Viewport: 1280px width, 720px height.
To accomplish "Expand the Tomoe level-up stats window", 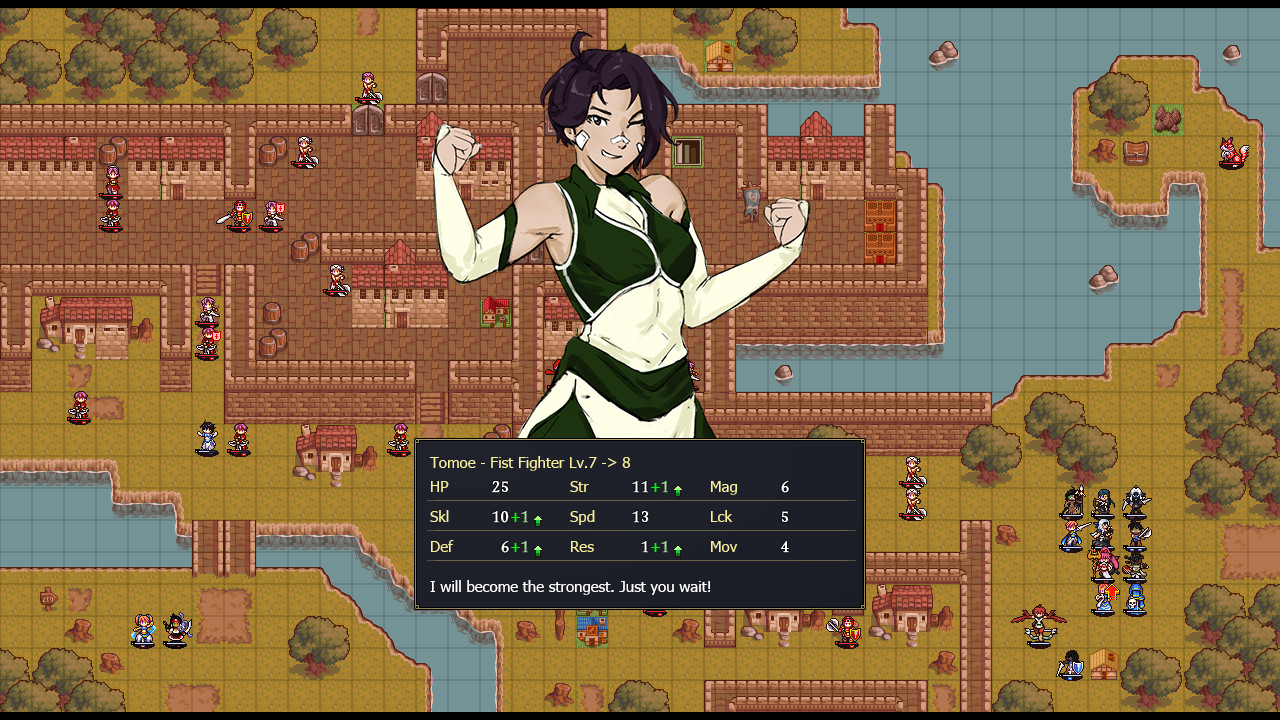I will coord(640,520).
